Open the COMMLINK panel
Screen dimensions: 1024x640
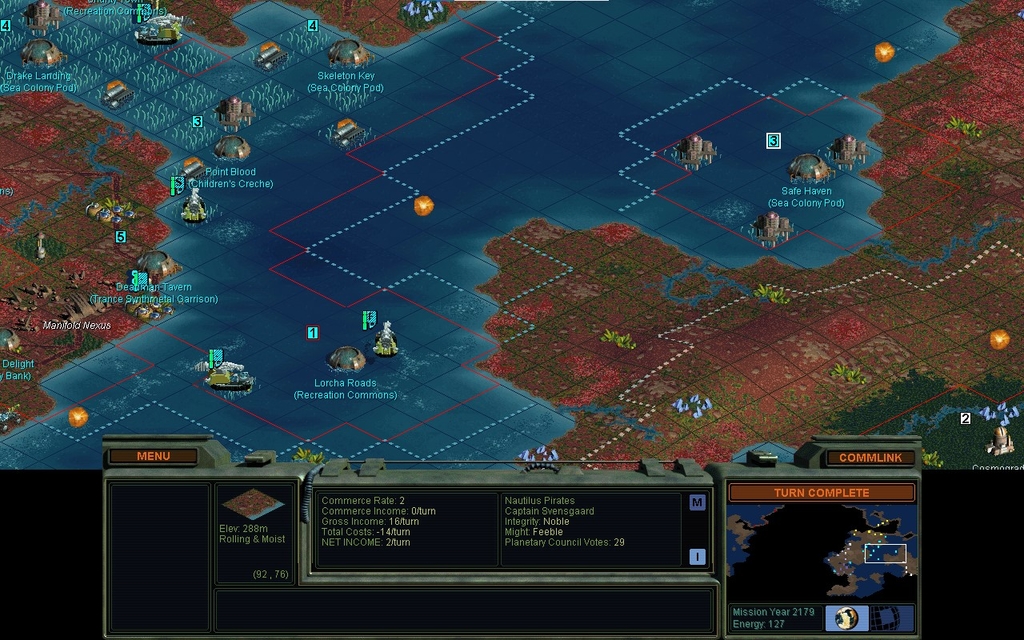(870, 457)
